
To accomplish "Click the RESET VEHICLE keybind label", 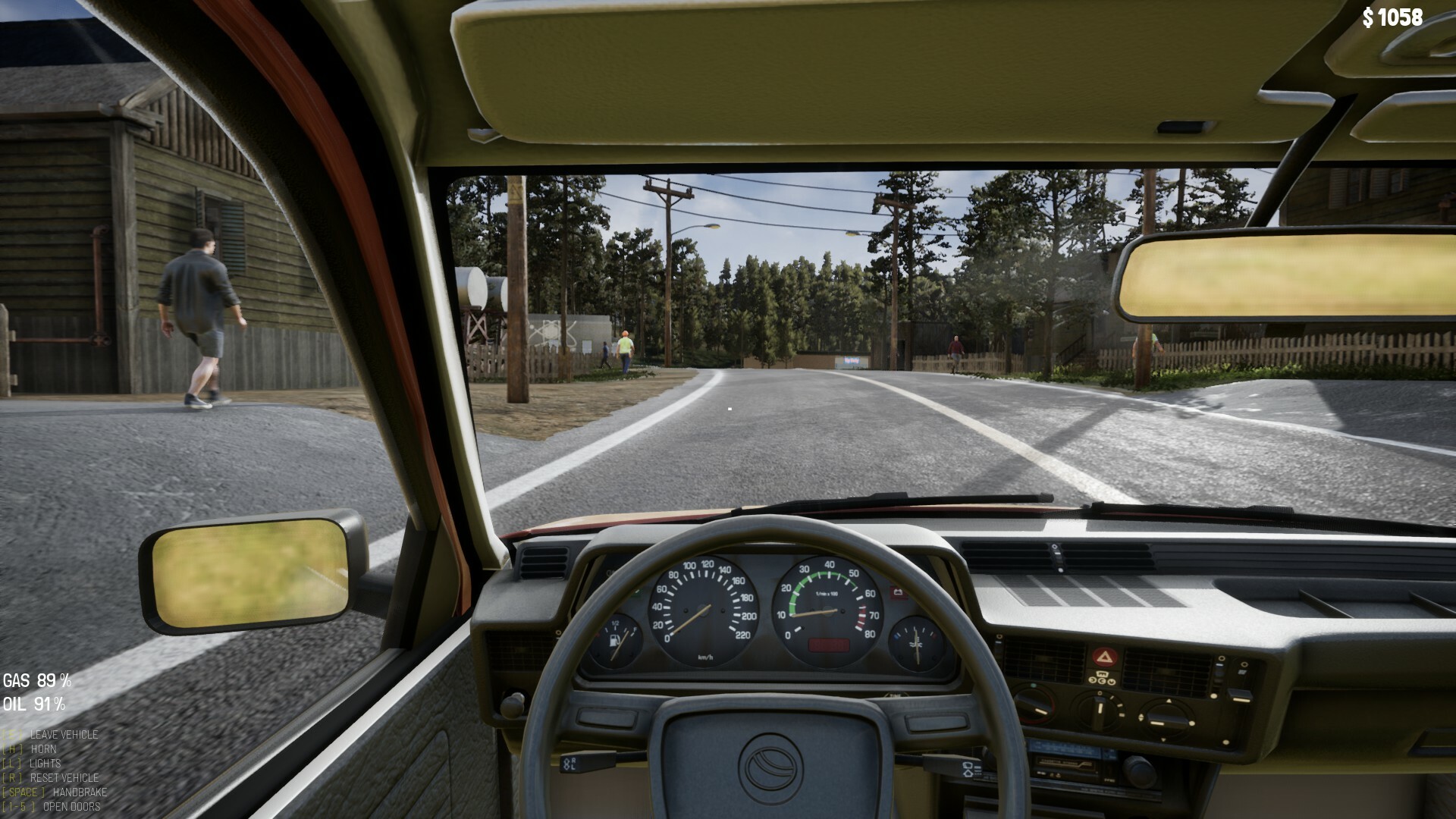I will [x=64, y=778].
